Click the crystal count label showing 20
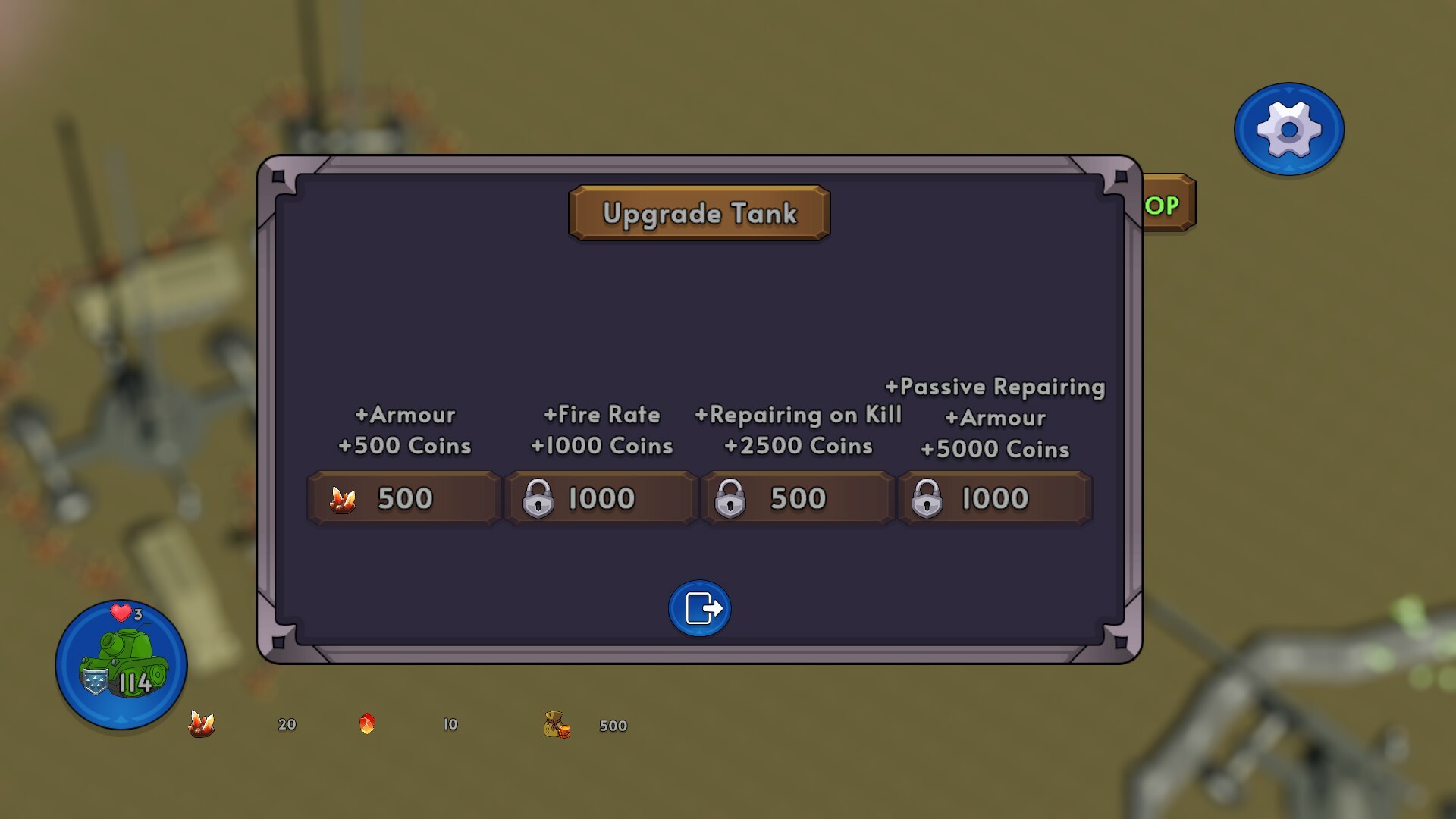Image resolution: width=1456 pixels, height=819 pixels. [287, 725]
